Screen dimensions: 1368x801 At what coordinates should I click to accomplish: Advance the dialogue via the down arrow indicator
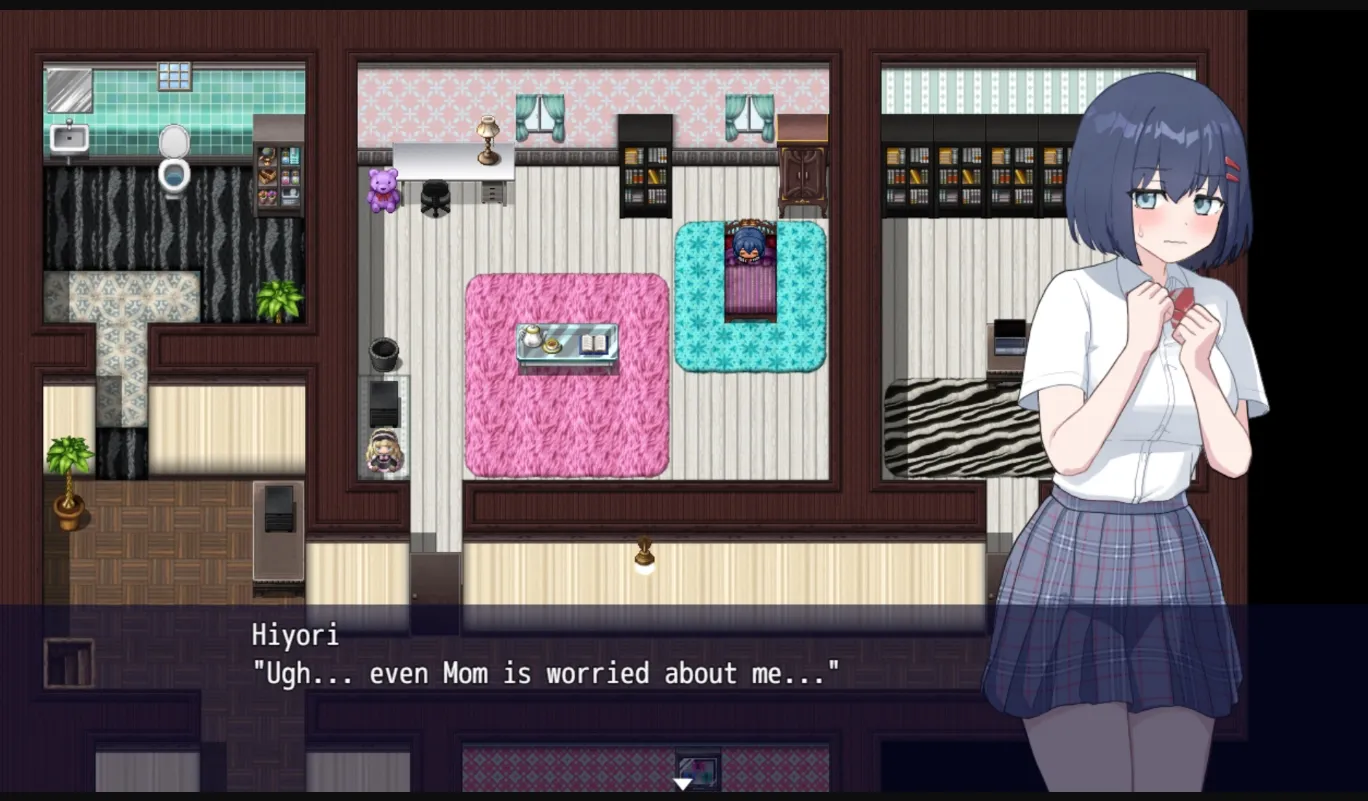684,786
